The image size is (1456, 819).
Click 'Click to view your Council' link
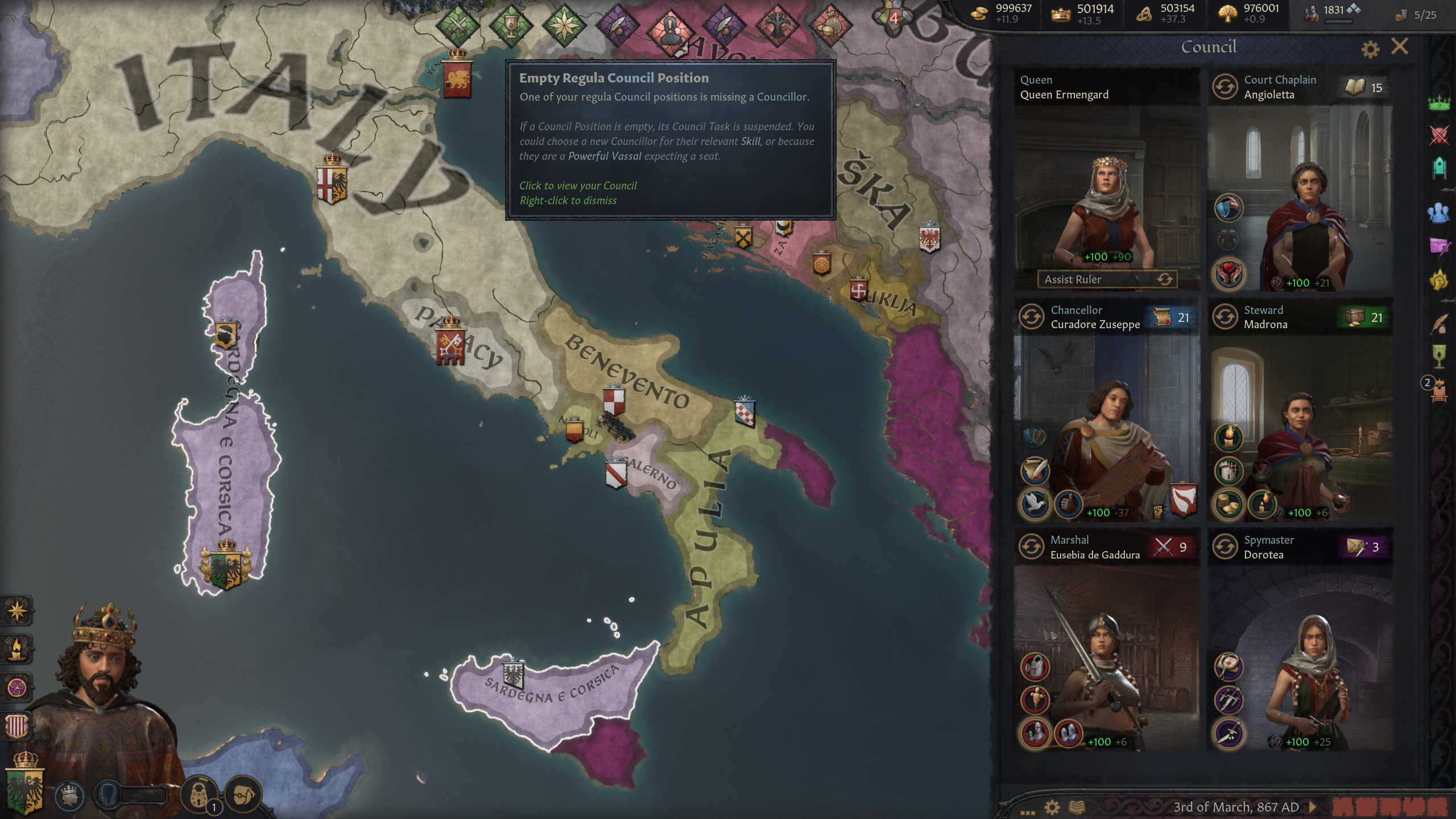[x=578, y=185]
